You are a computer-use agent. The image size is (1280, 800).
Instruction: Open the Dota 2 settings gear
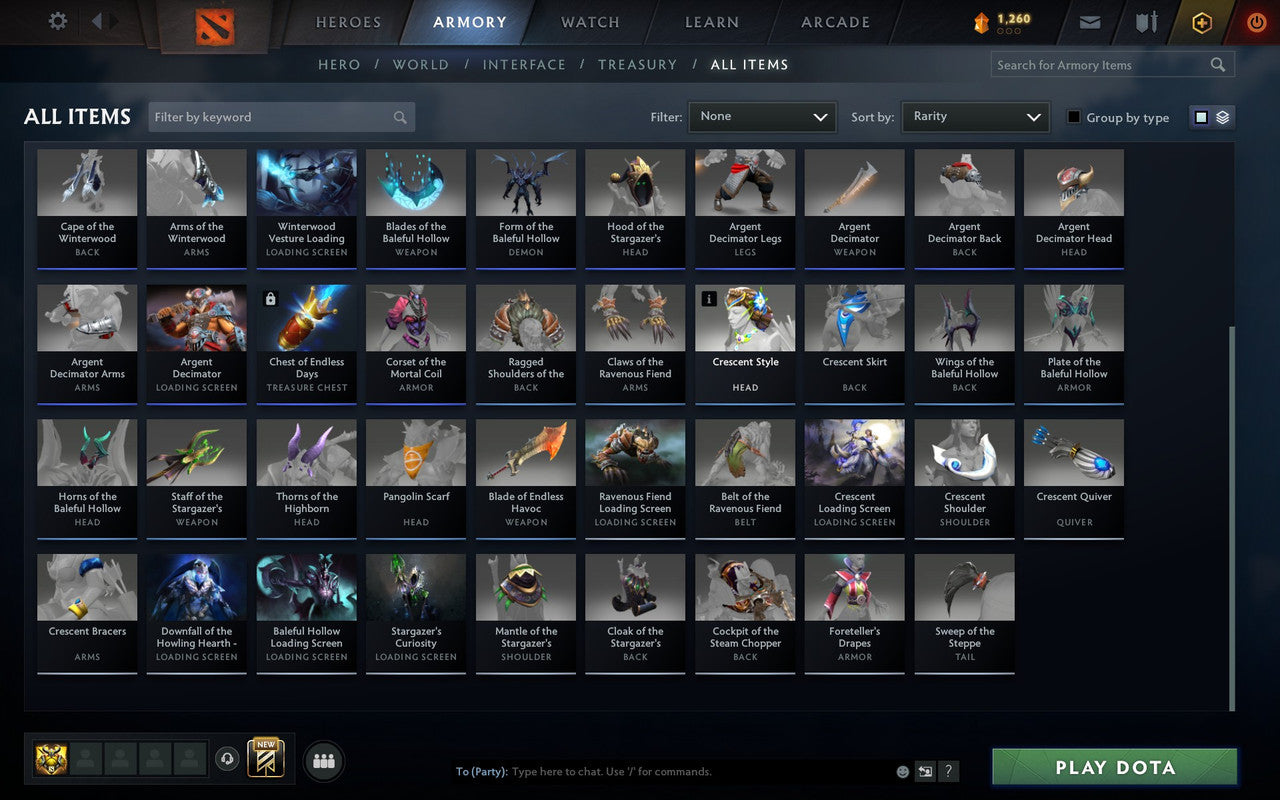click(x=57, y=21)
